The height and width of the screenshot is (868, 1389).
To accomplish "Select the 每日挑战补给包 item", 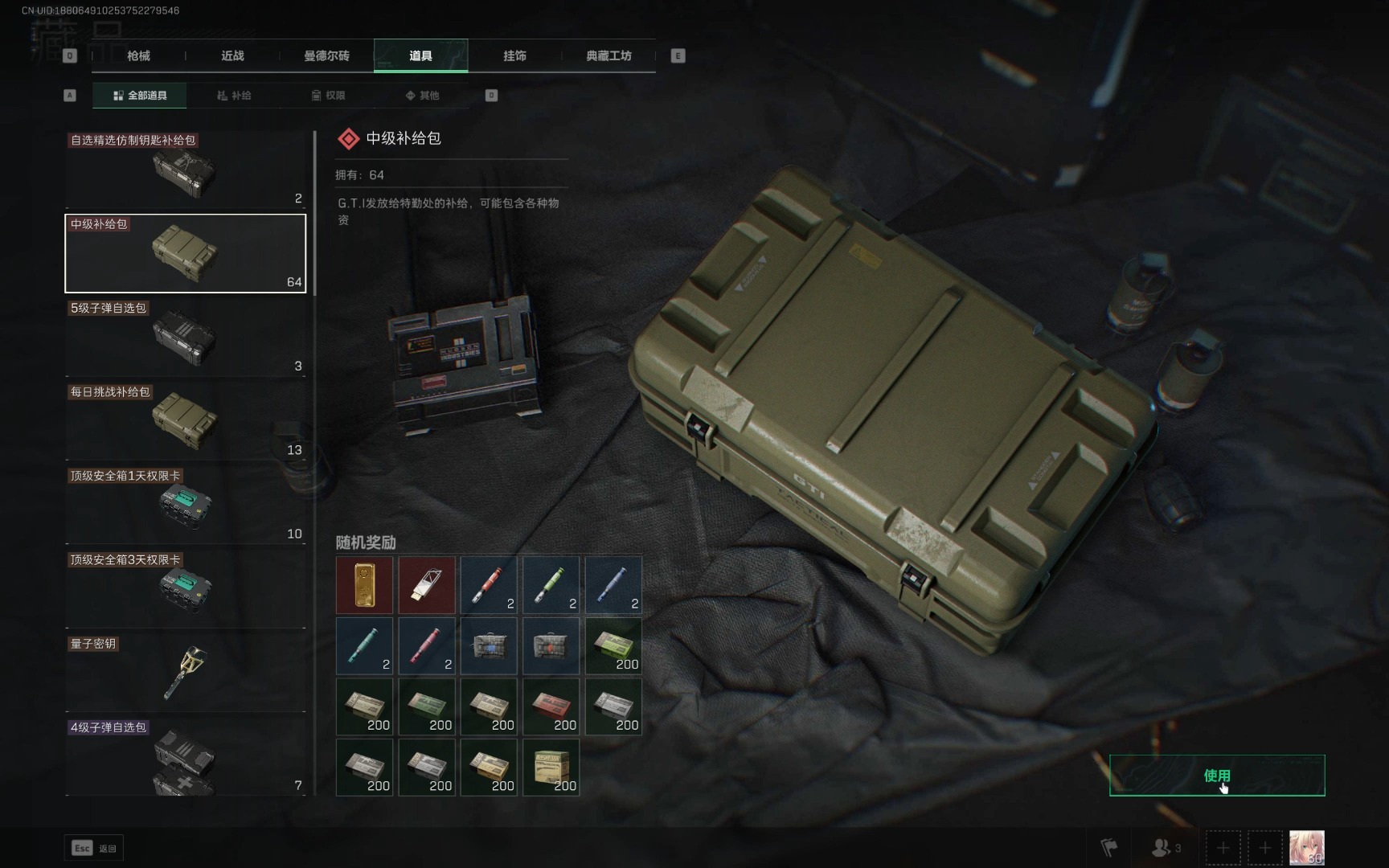I will pos(185,421).
